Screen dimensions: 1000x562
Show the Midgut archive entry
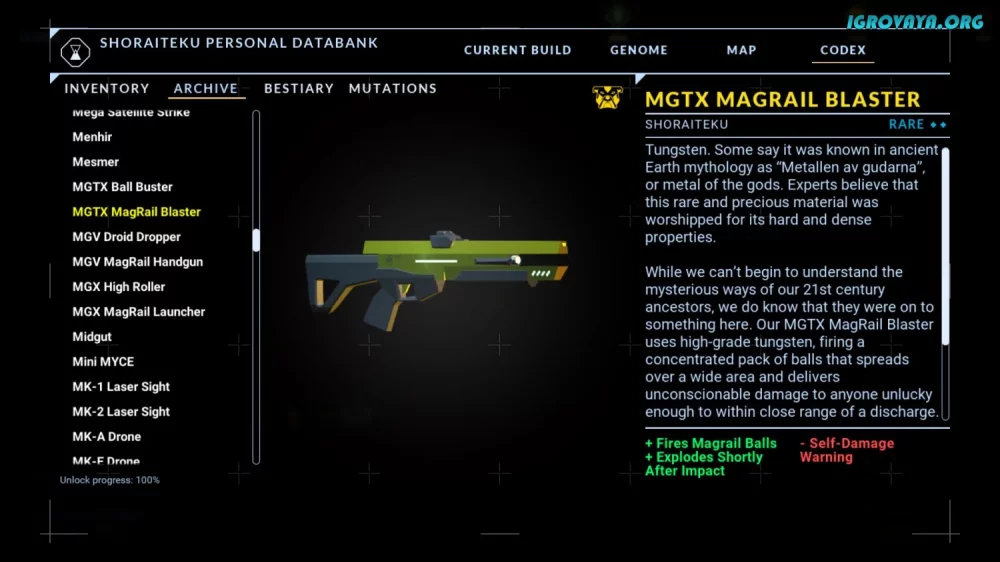92,337
